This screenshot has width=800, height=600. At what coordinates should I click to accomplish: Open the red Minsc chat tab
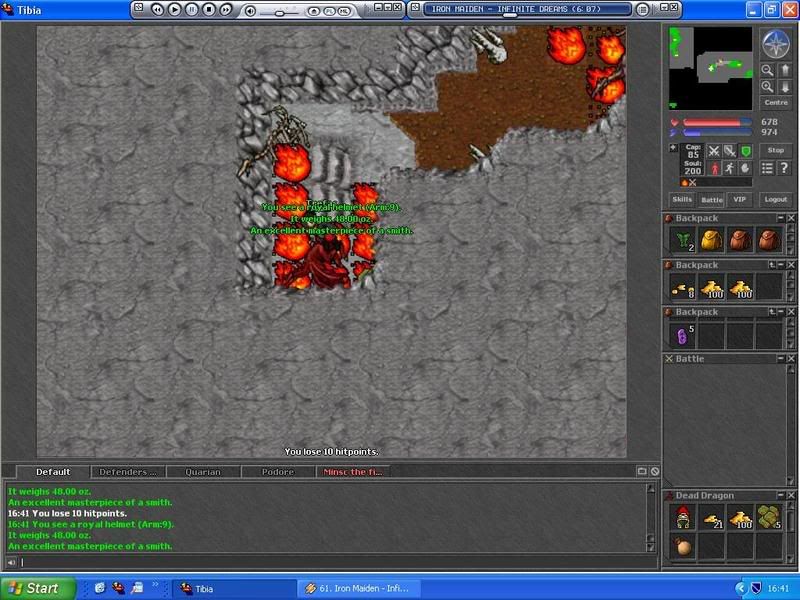(350, 471)
